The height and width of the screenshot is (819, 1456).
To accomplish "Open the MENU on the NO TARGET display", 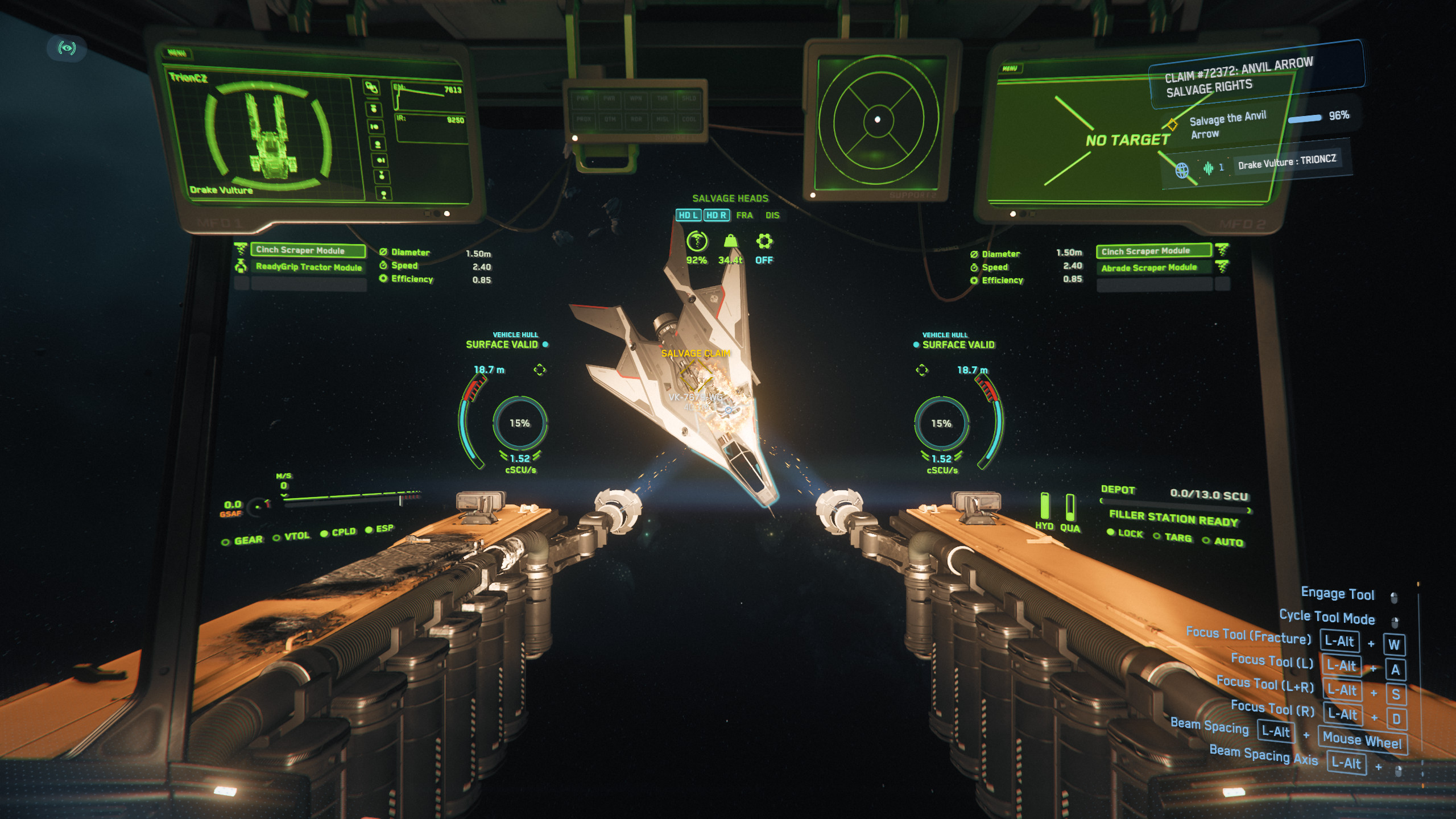I will (1010, 68).
